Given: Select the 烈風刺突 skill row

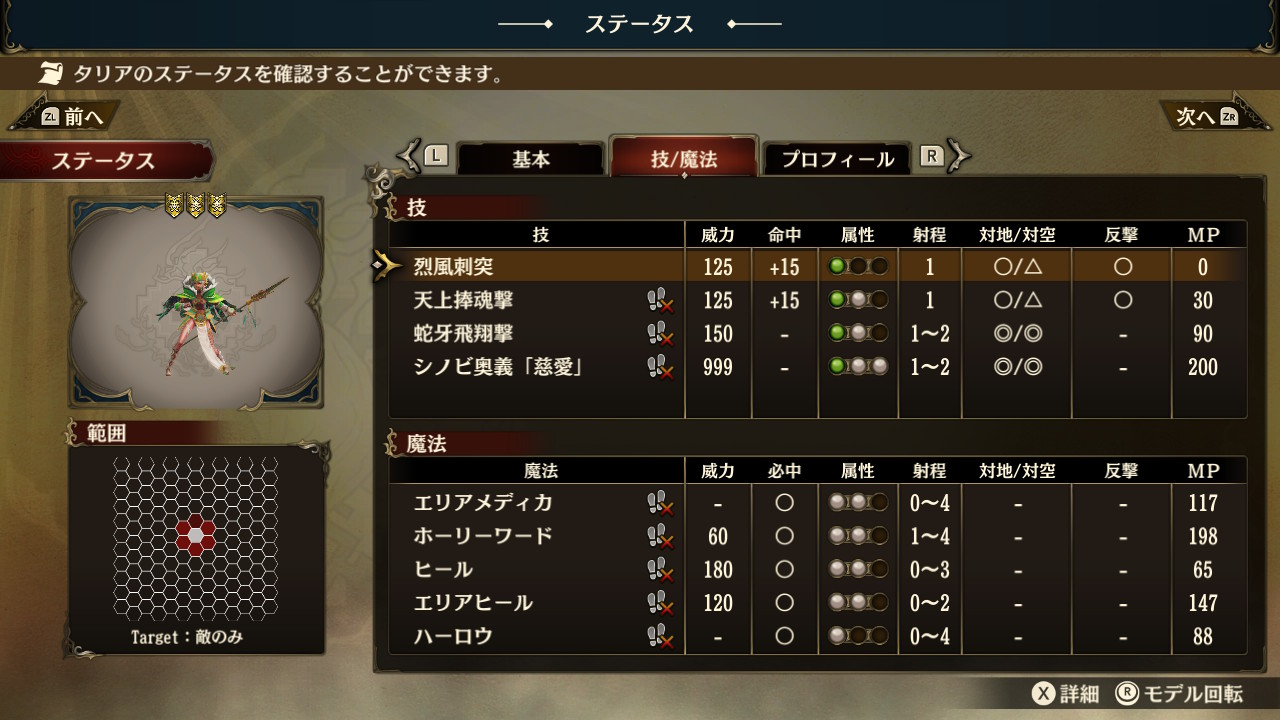Looking at the screenshot, I should tap(454, 267).
